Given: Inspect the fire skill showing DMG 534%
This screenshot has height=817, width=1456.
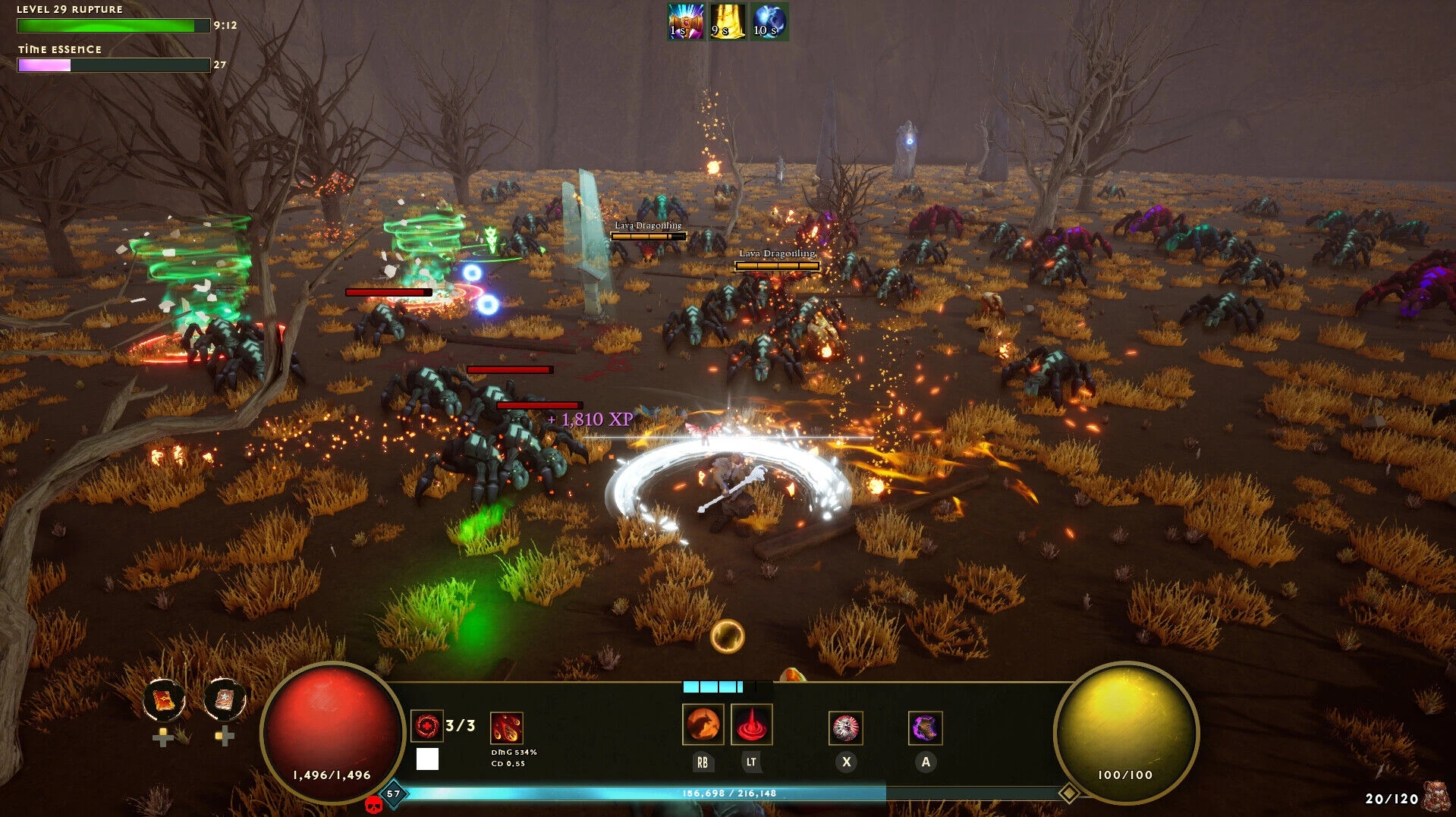Looking at the screenshot, I should pos(507,727).
